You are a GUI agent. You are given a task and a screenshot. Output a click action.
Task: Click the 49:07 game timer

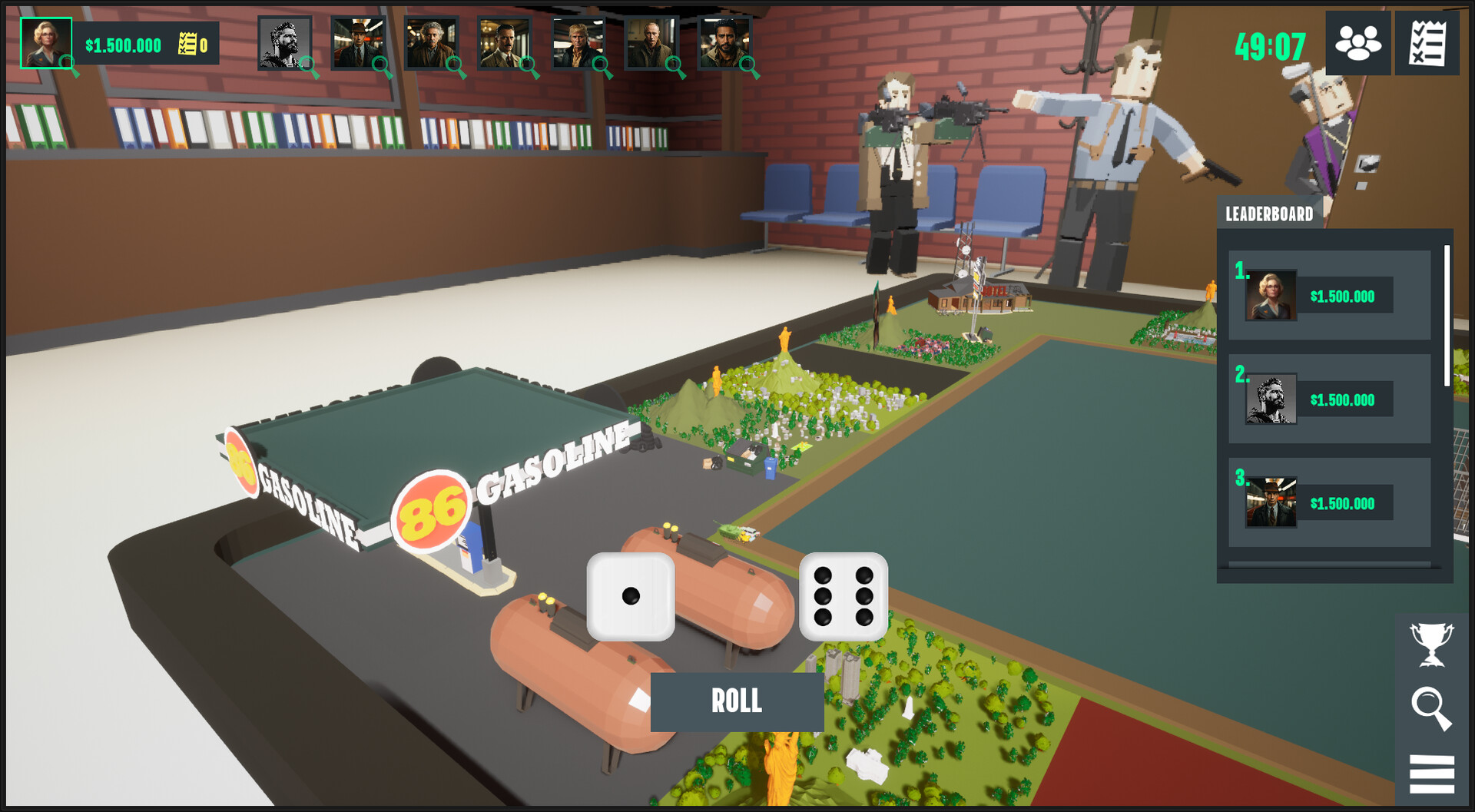(x=1271, y=44)
